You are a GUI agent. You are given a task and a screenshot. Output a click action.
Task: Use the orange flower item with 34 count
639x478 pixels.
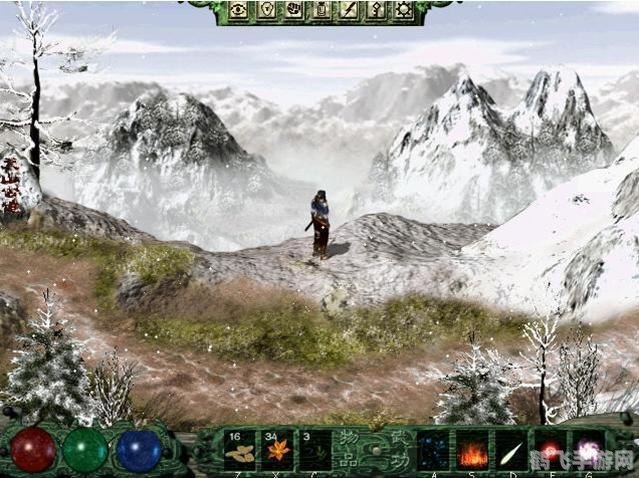(277, 449)
